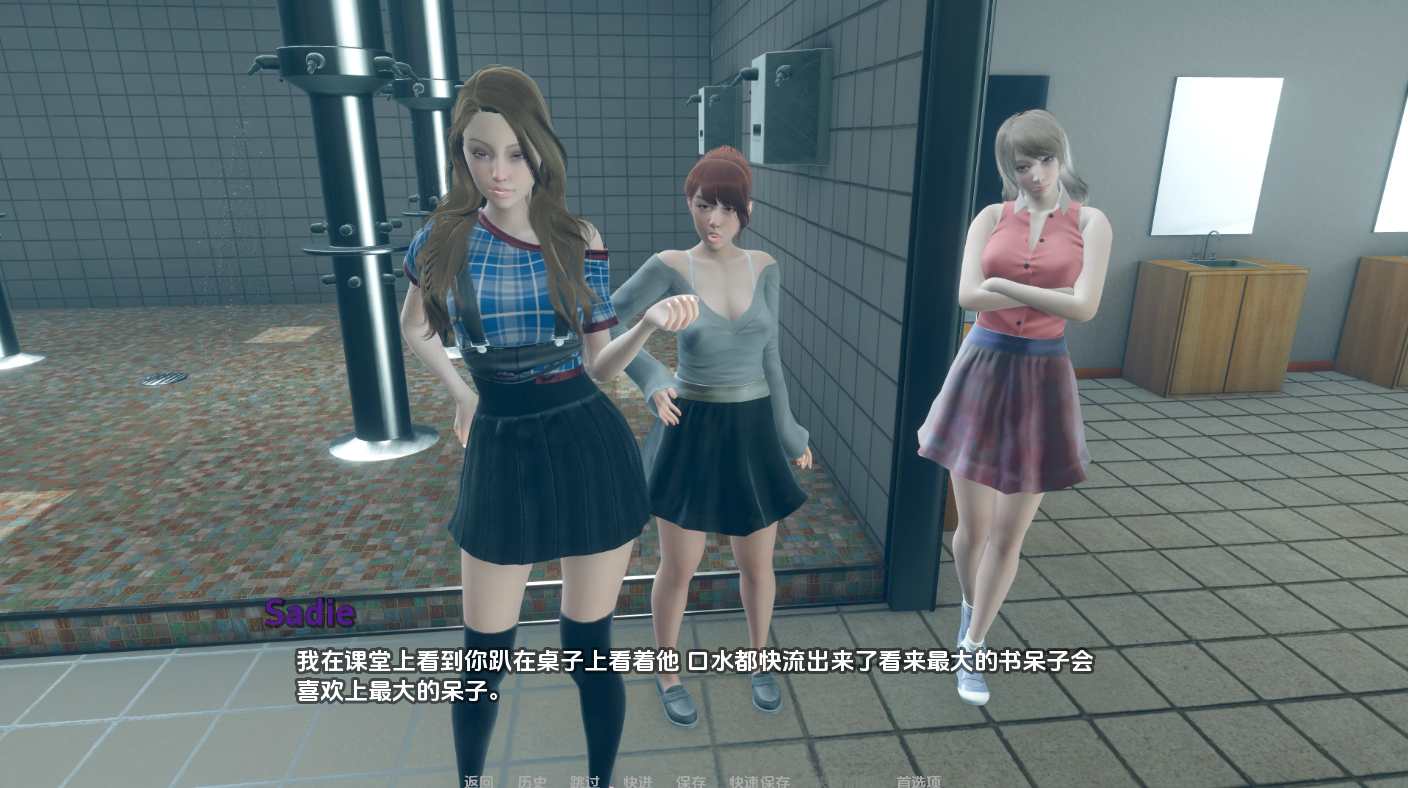Click the 返回 (Back) button

[477, 782]
